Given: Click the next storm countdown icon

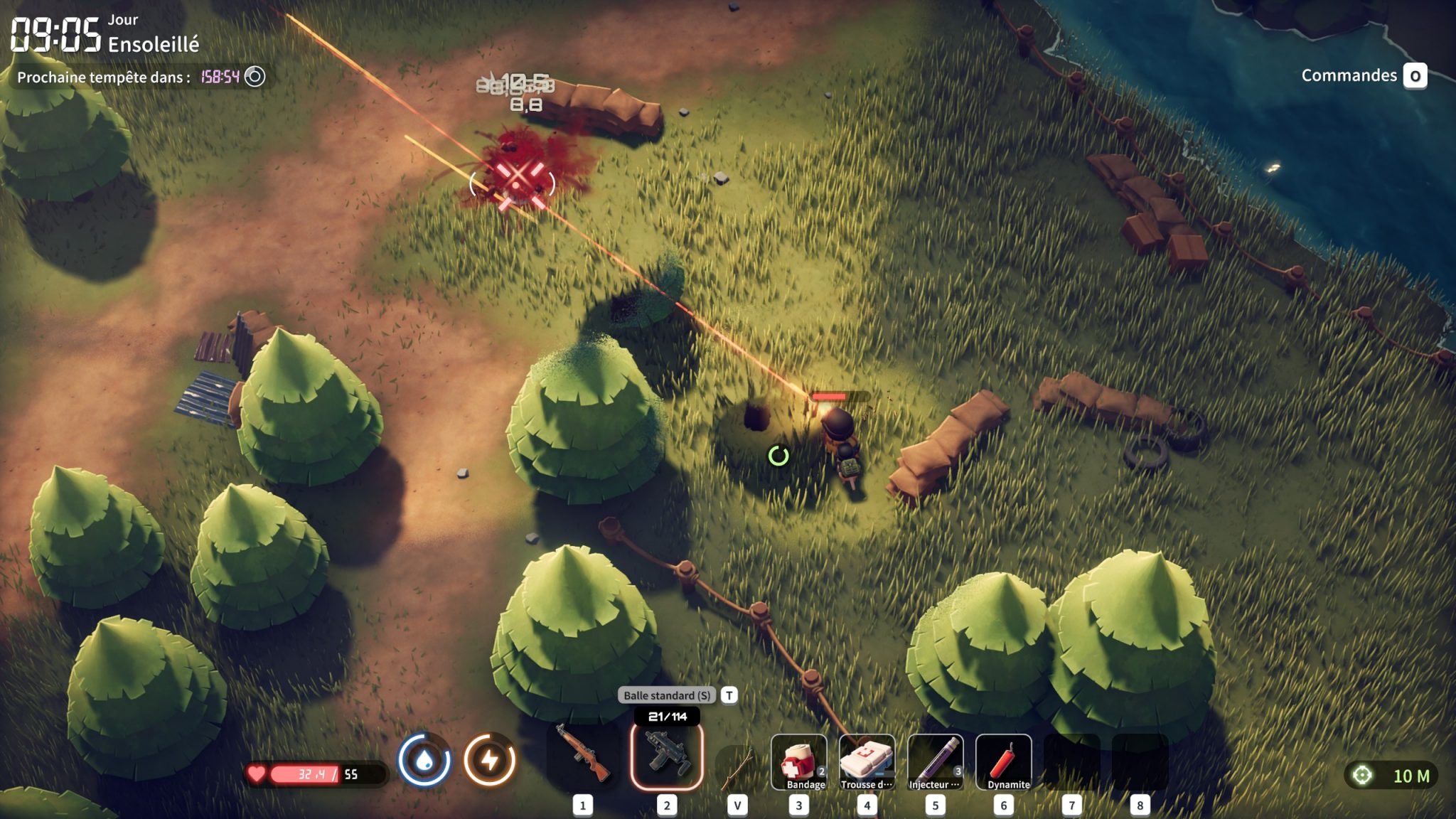Looking at the screenshot, I should pos(255,77).
